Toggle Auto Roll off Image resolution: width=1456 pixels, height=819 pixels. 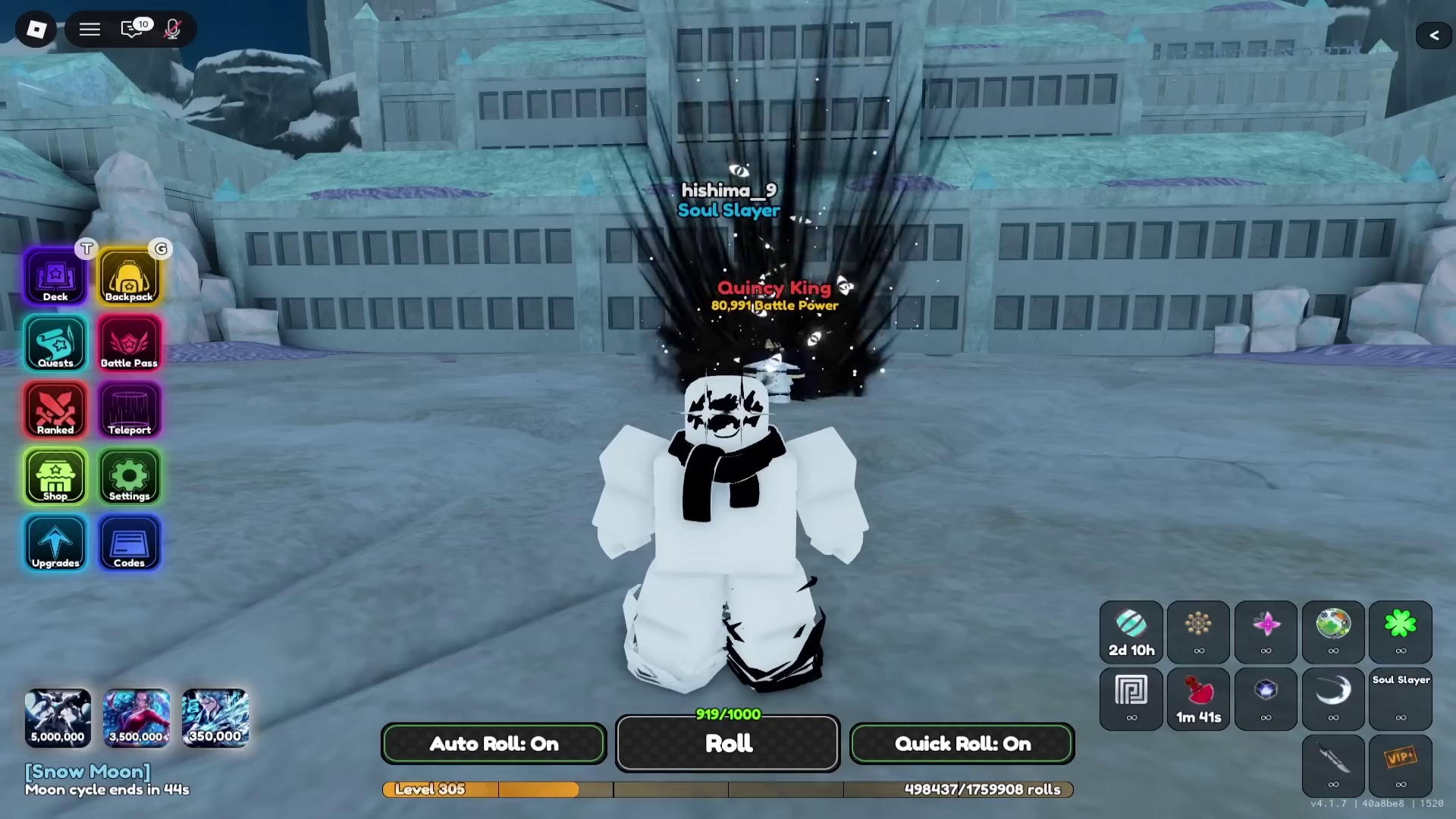point(493,743)
